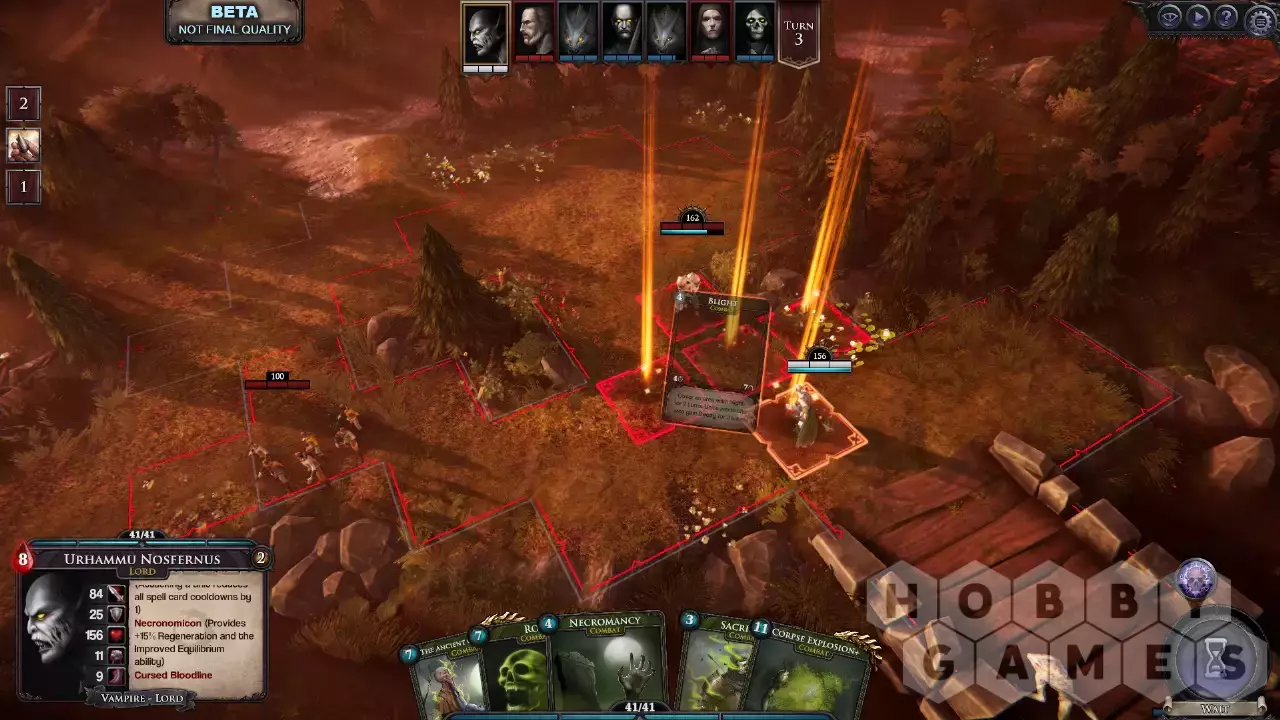
Task: Activate the play arrow button
Action: 1197,17
